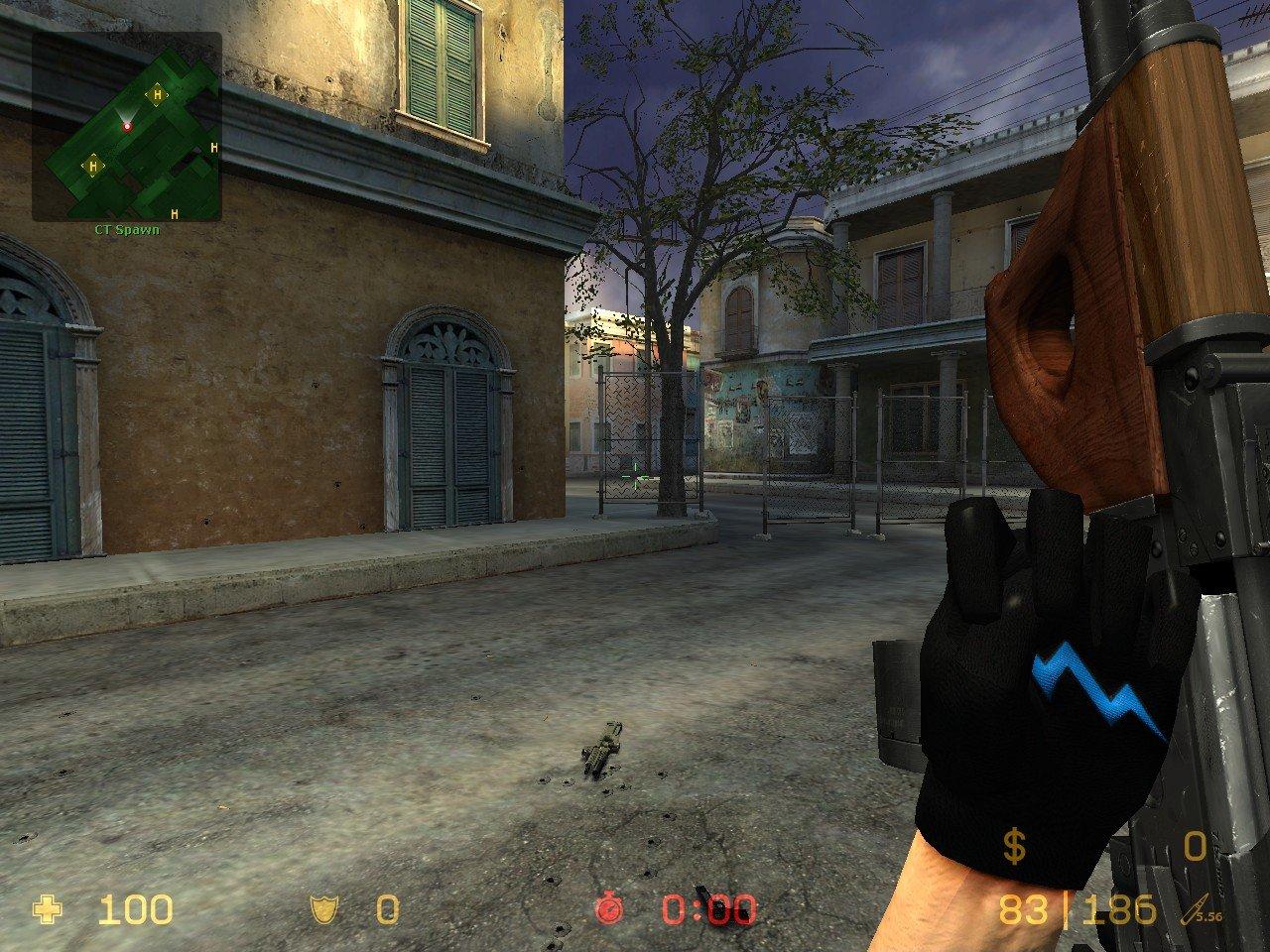The width and height of the screenshot is (1270, 952).
Task: Click the radar minimap
Action: 127,127
